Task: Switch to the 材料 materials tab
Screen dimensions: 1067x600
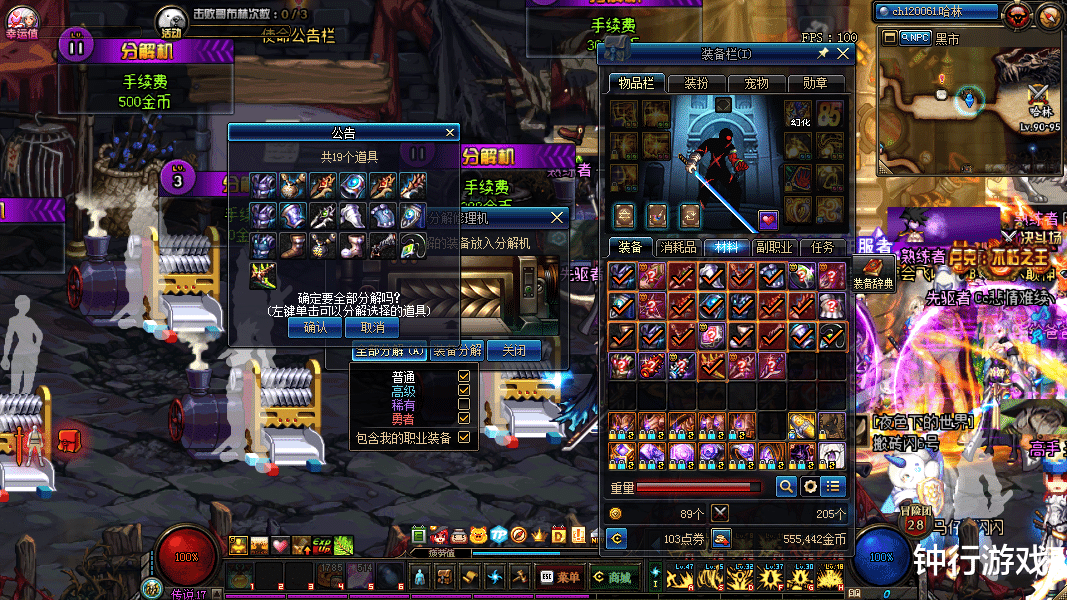Action: pos(727,247)
